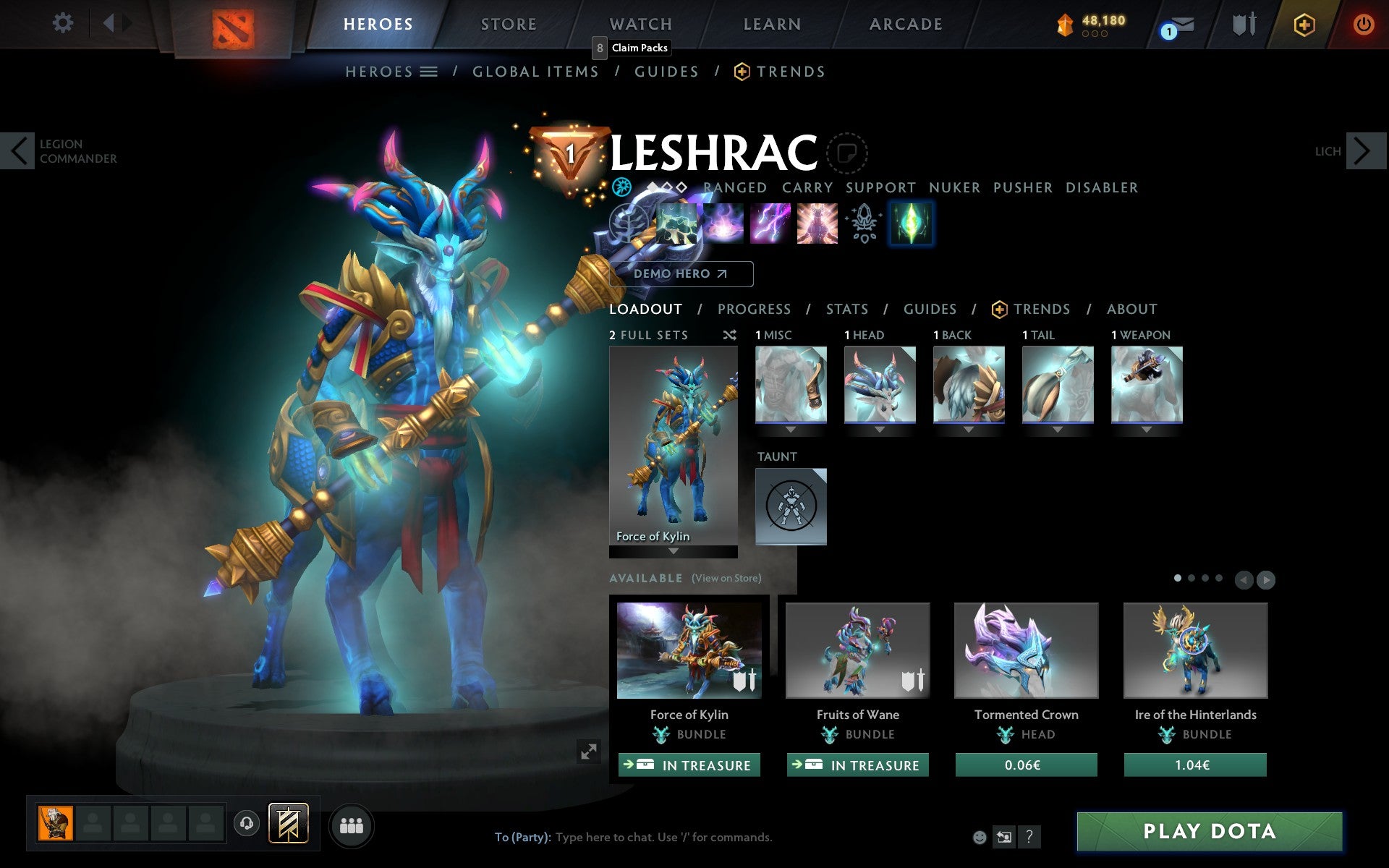Open the Armory crossed-items icon

click(x=1242, y=25)
